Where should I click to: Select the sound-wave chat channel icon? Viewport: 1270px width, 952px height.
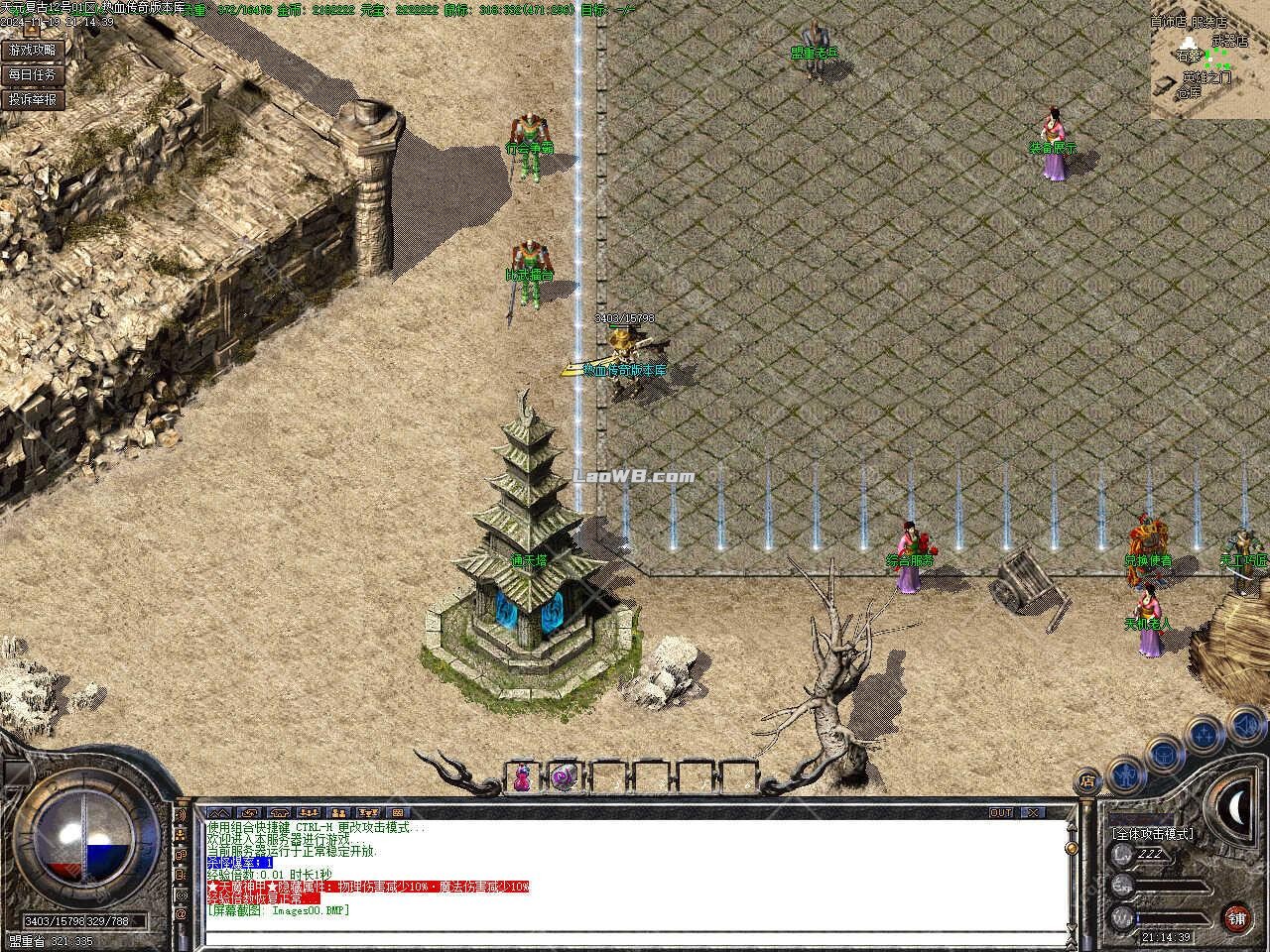(x=182, y=815)
